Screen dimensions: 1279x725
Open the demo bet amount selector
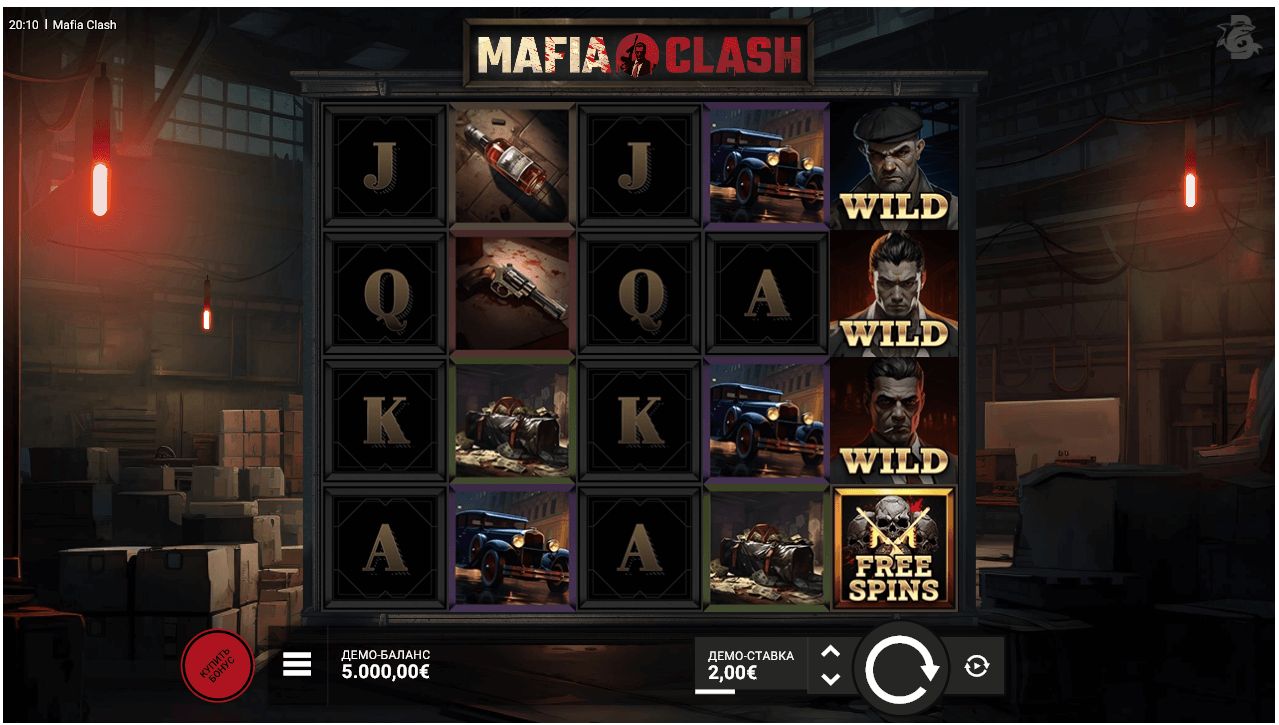[750, 665]
